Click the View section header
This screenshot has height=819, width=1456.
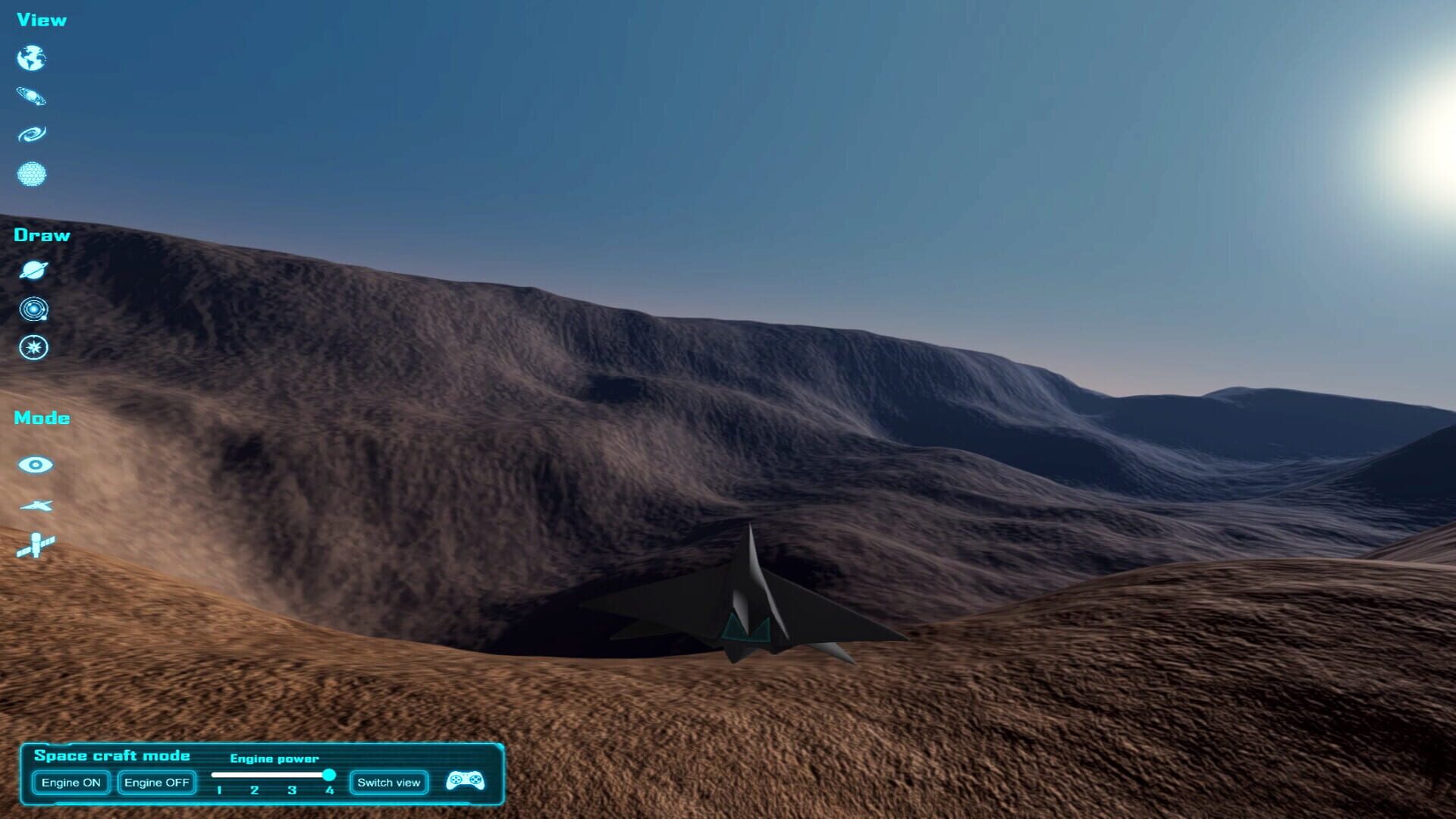[39, 20]
